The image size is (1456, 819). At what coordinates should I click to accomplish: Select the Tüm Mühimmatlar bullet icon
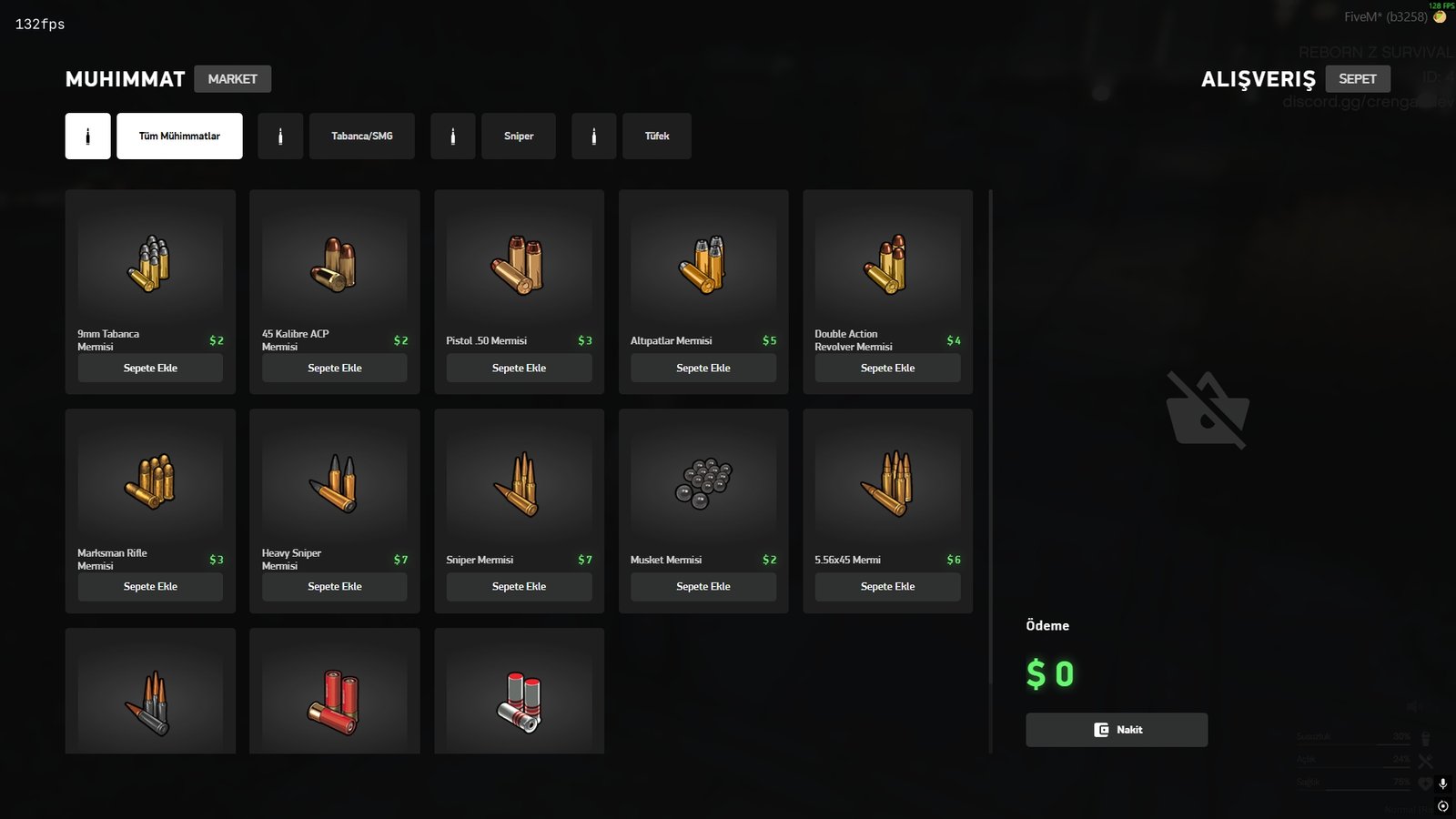point(87,136)
